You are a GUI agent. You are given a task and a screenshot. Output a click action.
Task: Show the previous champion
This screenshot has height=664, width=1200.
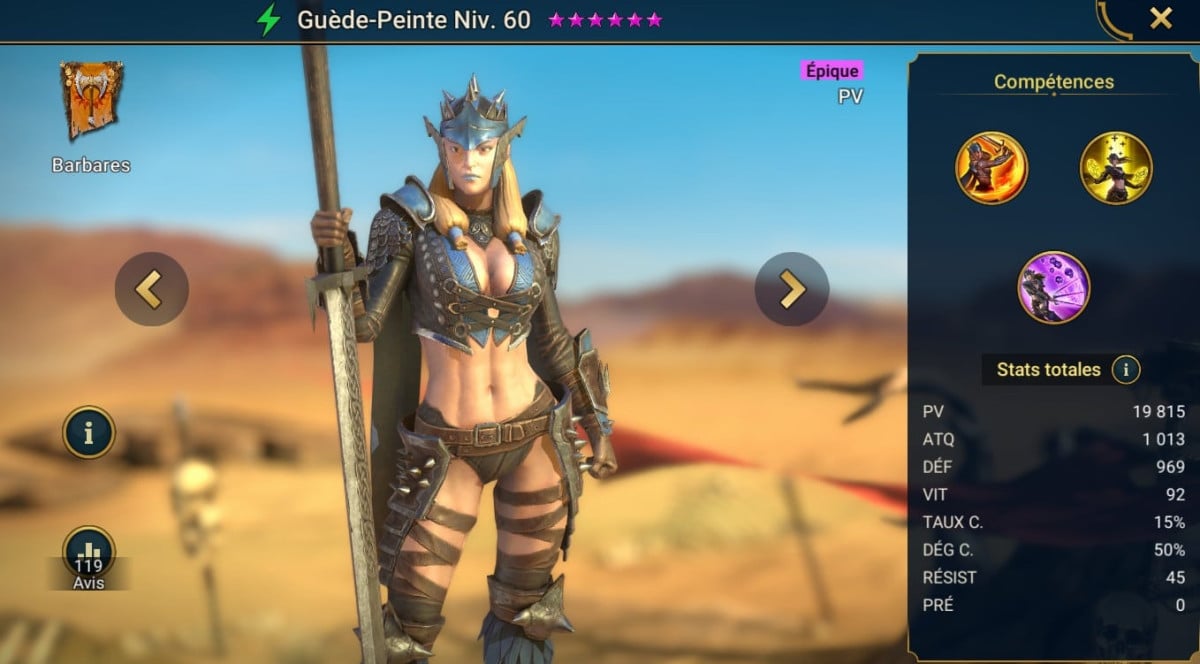151,289
